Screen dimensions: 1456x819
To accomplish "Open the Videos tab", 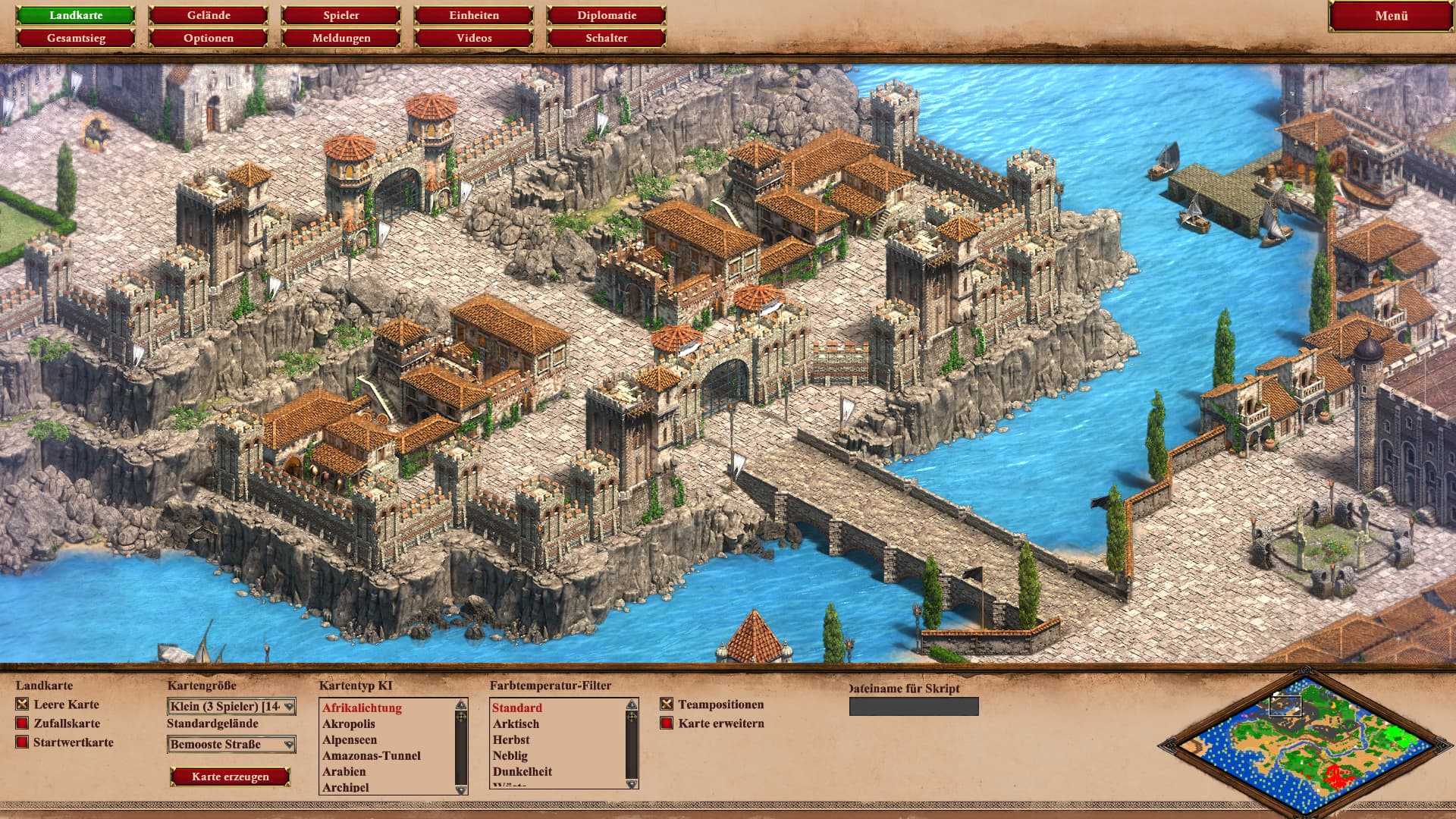I will pyautogui.click(x=474, y=38).
